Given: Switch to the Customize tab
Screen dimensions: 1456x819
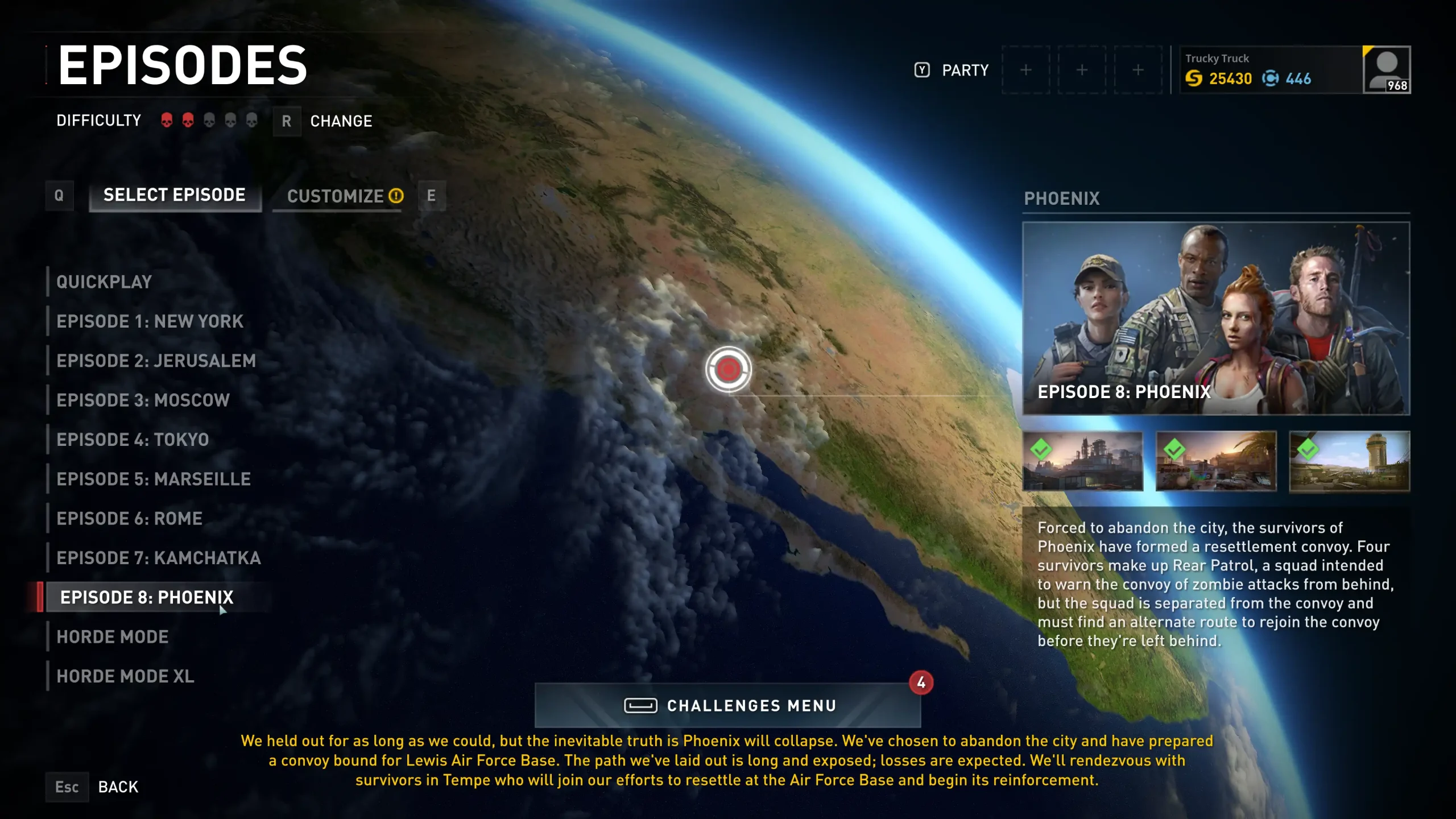Looking at the screenshot, I should (x=337, y=196).
